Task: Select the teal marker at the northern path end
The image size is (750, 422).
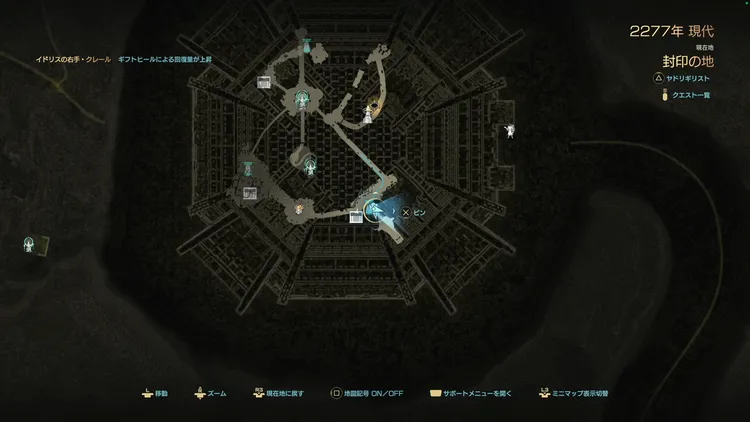Action: point(303,43)
